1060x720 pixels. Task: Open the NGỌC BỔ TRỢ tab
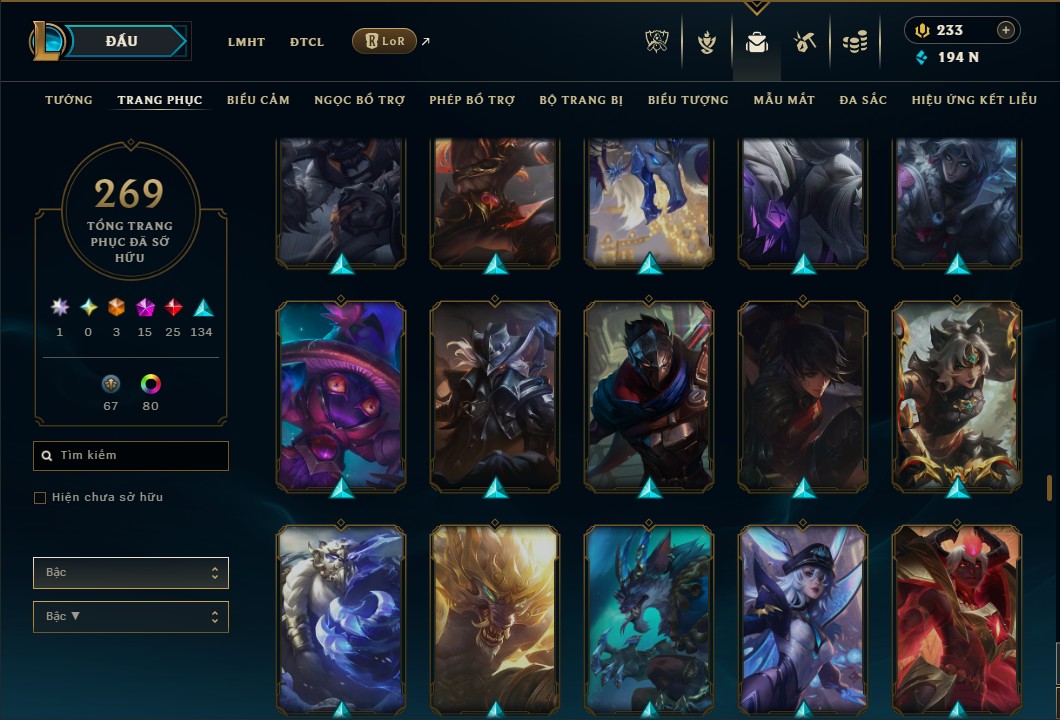(359, 100)
